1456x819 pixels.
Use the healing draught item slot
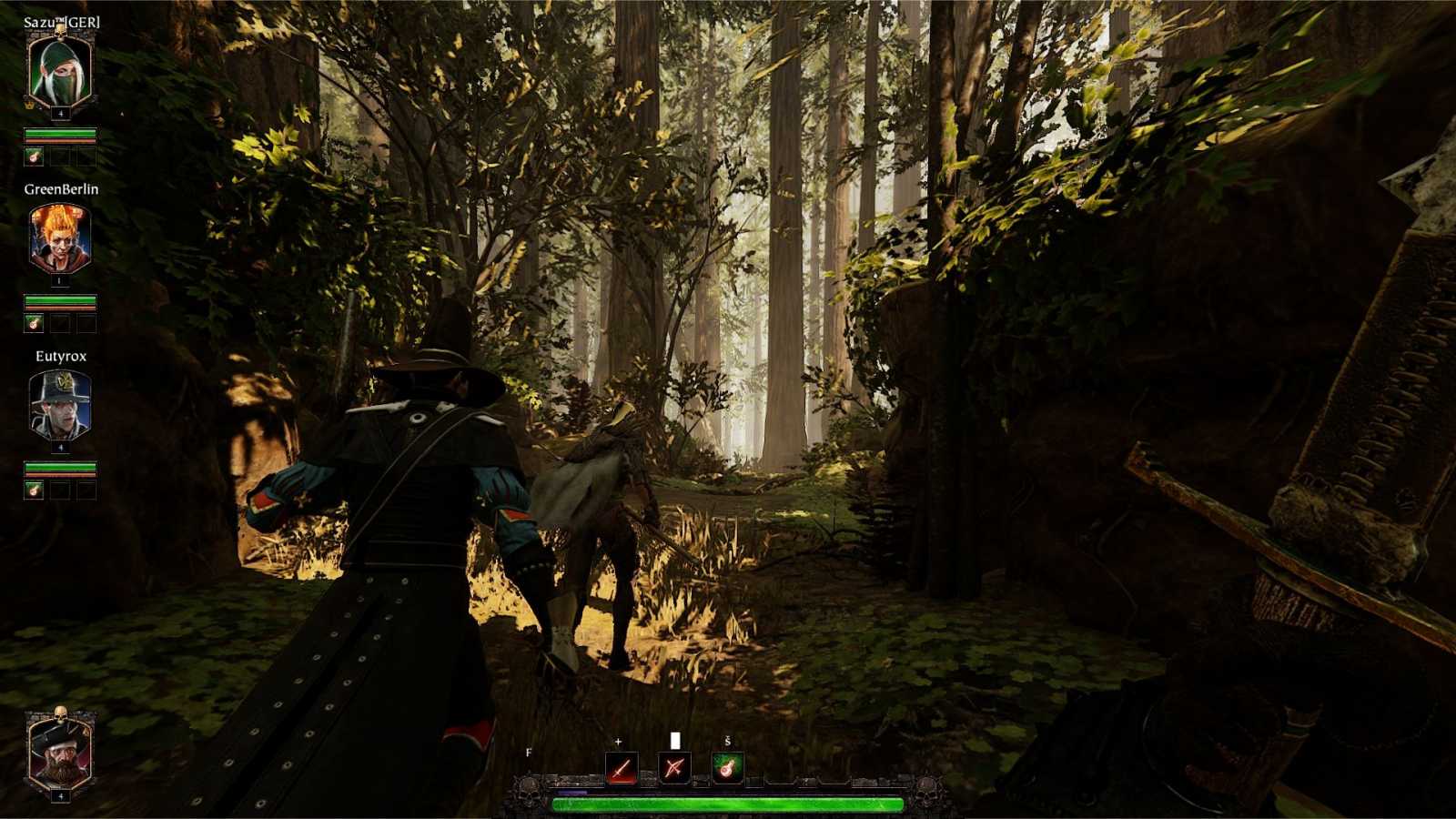[727, 766]
